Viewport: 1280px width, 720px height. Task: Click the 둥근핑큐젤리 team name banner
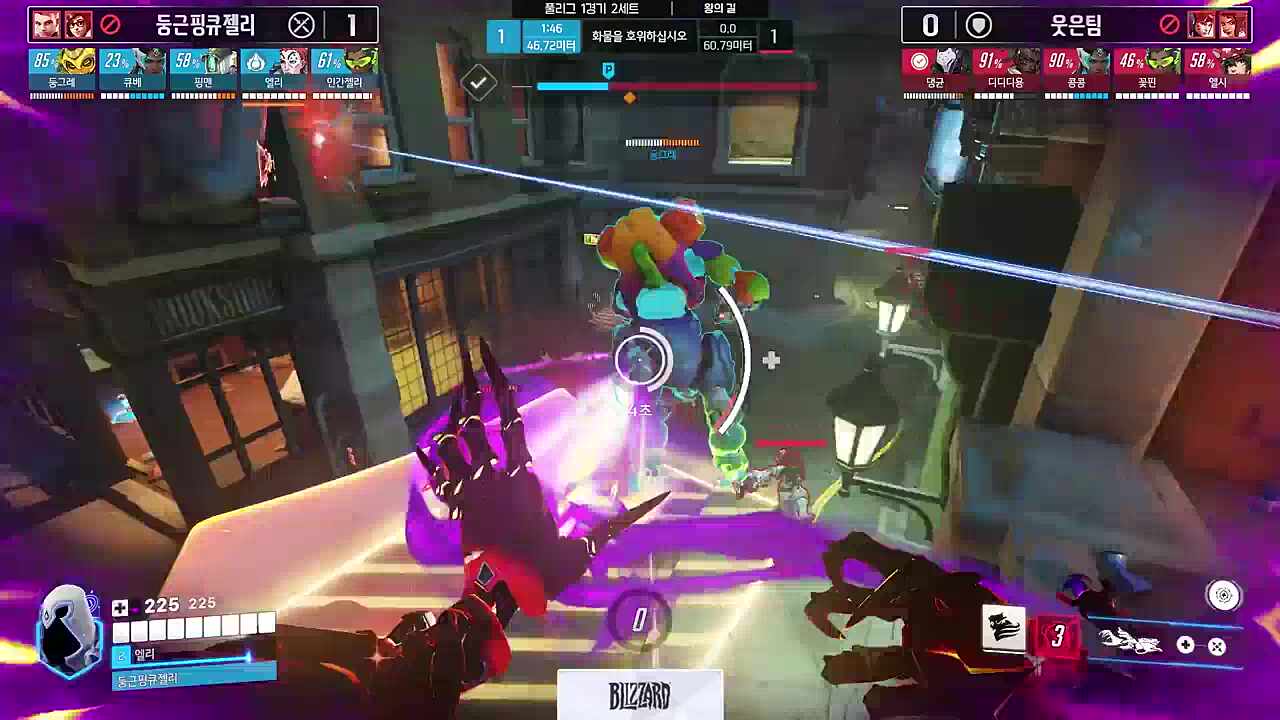tap(205, 25)
